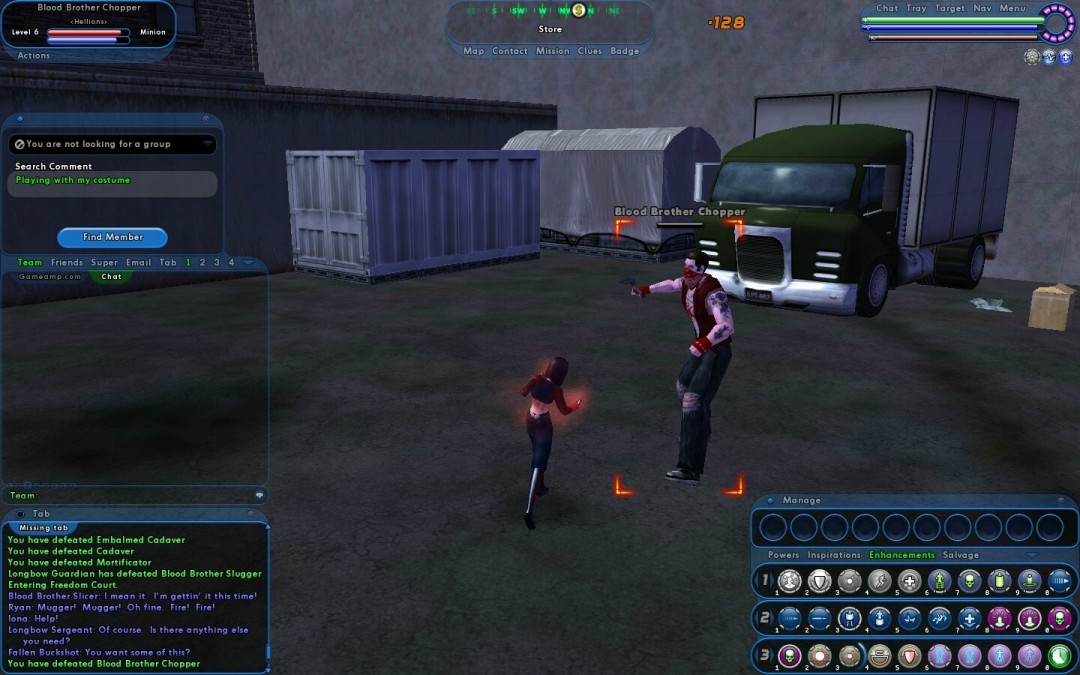Toggle the Target window
This screenshot has width=1080, height=675.
(949, 8)
